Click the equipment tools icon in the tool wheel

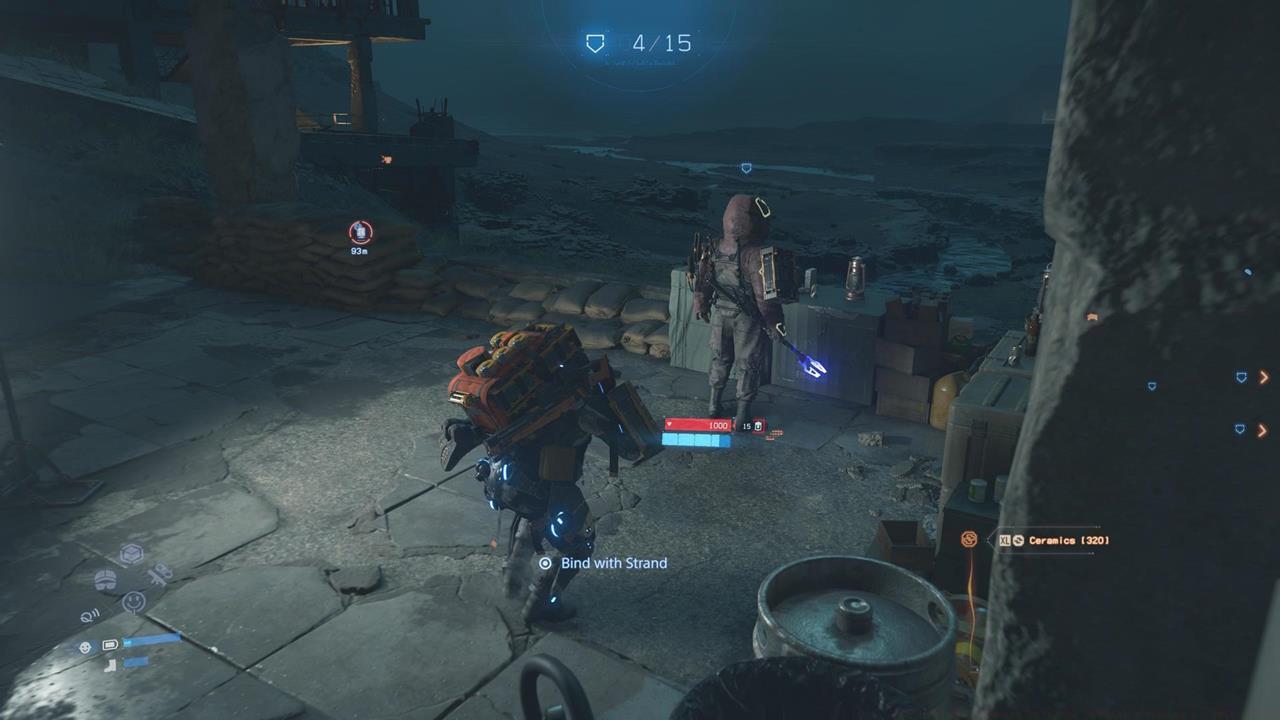[x=161, y=572]
